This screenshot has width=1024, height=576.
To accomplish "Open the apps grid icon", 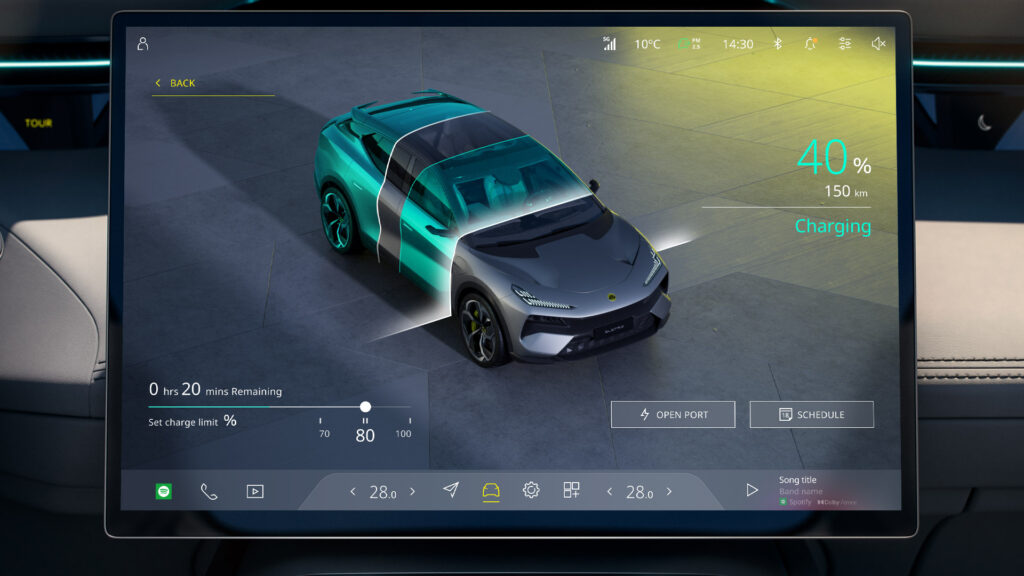I will [x=571, y=490].
